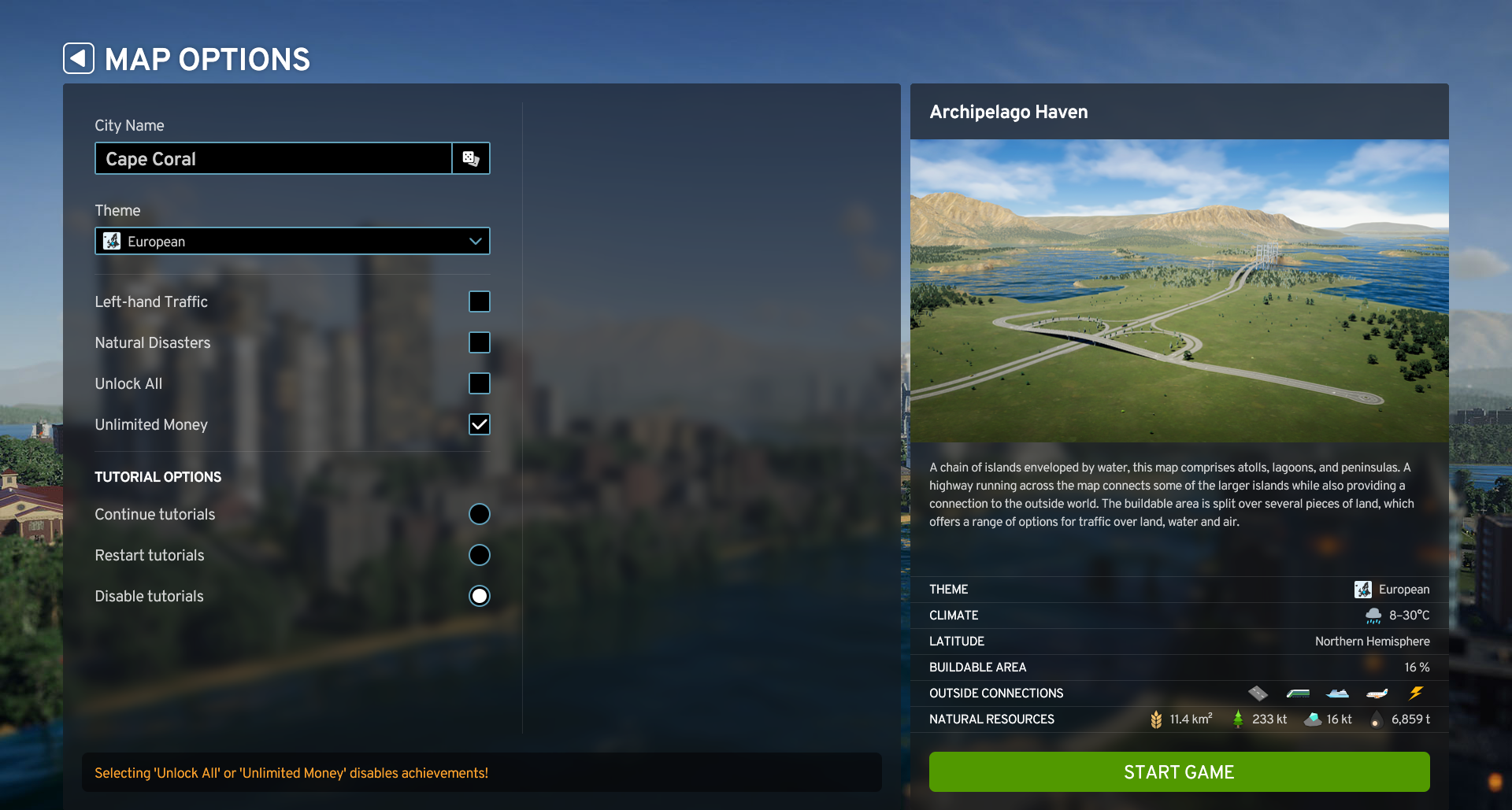Disable the Unlimited Money checkbox
The height and width of the screenshot is (810, 1512).
[480, 424]
